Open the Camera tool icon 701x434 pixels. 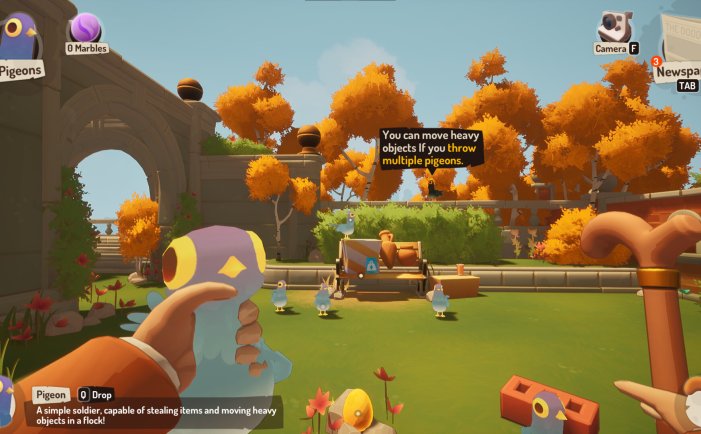(614, 27)
